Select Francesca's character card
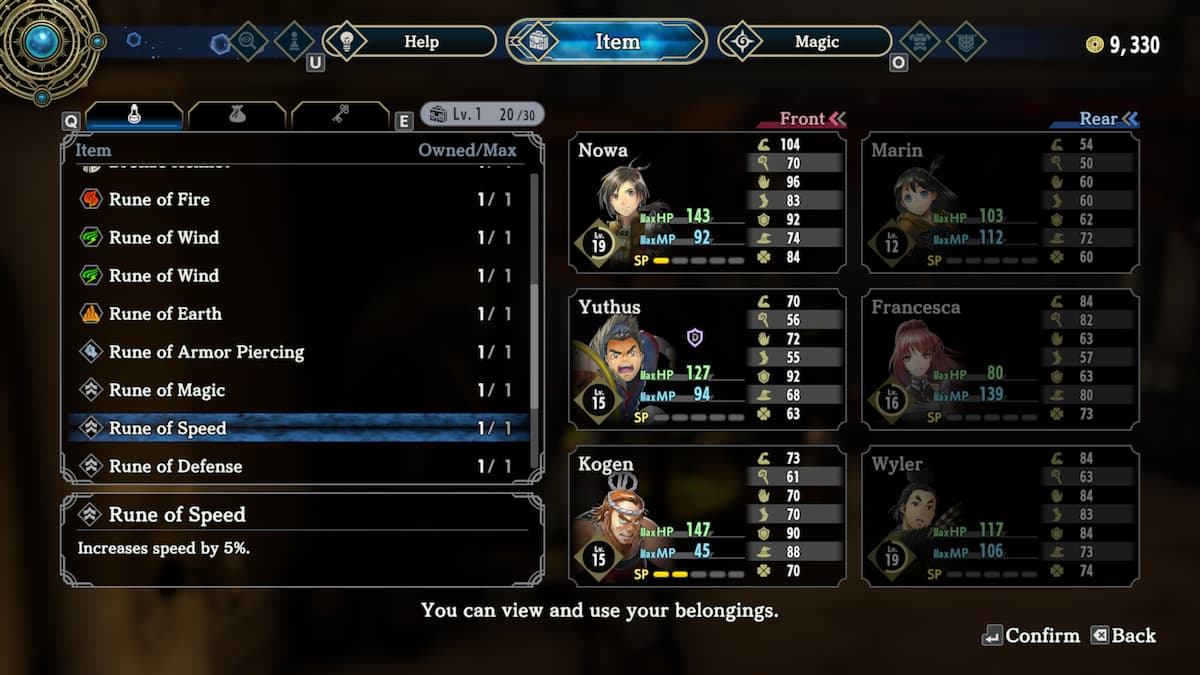Screen dimensions: 1200x675 point(1000,359)
